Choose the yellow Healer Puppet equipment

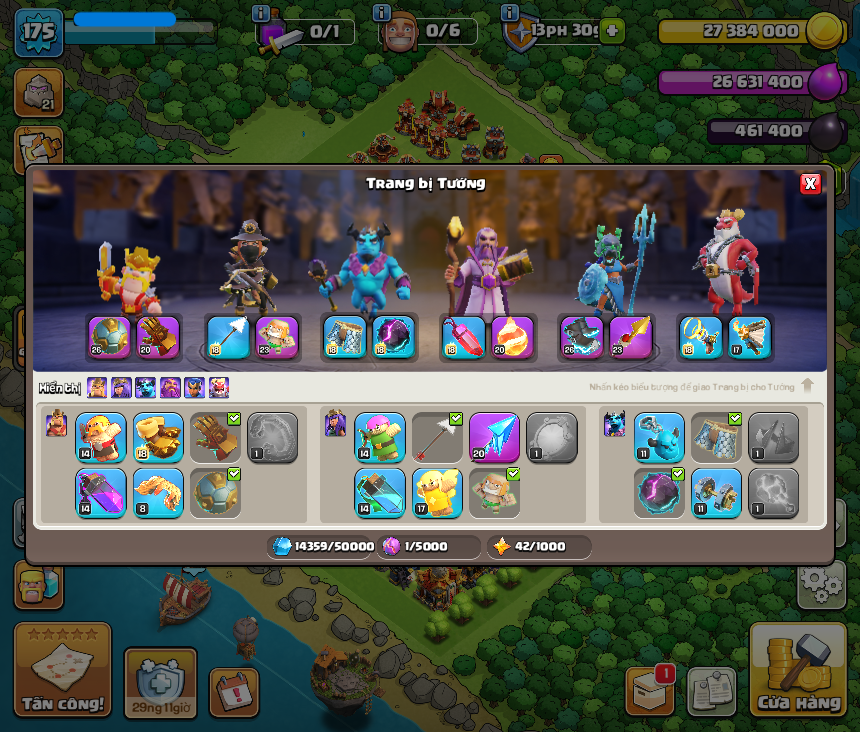(437, 493)
